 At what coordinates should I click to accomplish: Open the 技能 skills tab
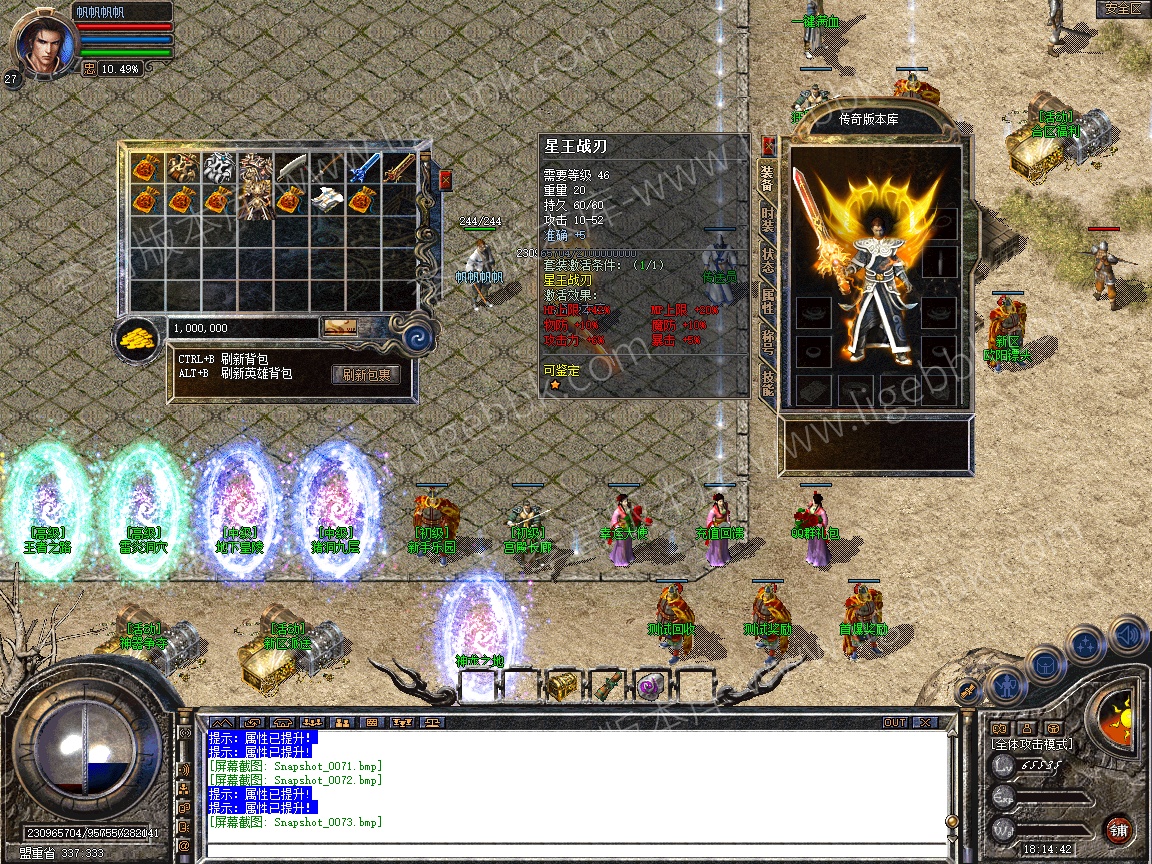coord(767,383)
